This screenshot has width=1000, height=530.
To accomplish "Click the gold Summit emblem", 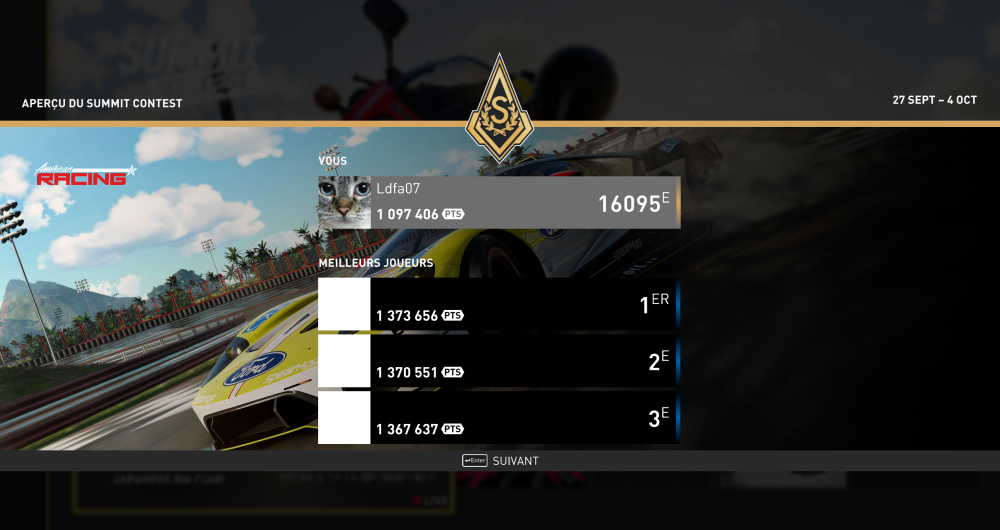I will (500, 109).
